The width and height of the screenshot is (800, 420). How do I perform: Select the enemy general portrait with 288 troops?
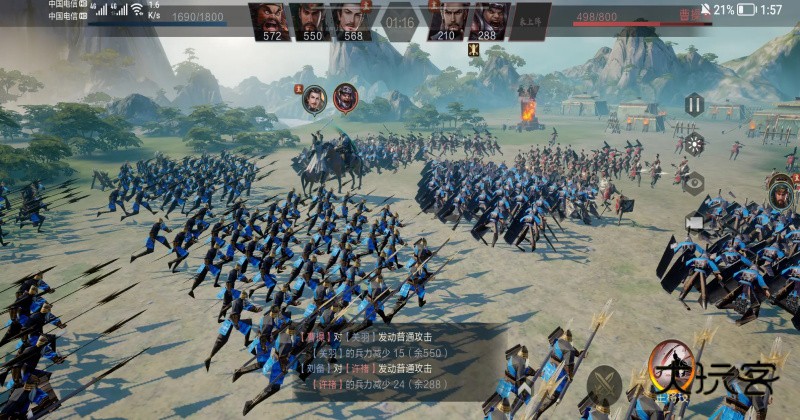coord(487,21)
